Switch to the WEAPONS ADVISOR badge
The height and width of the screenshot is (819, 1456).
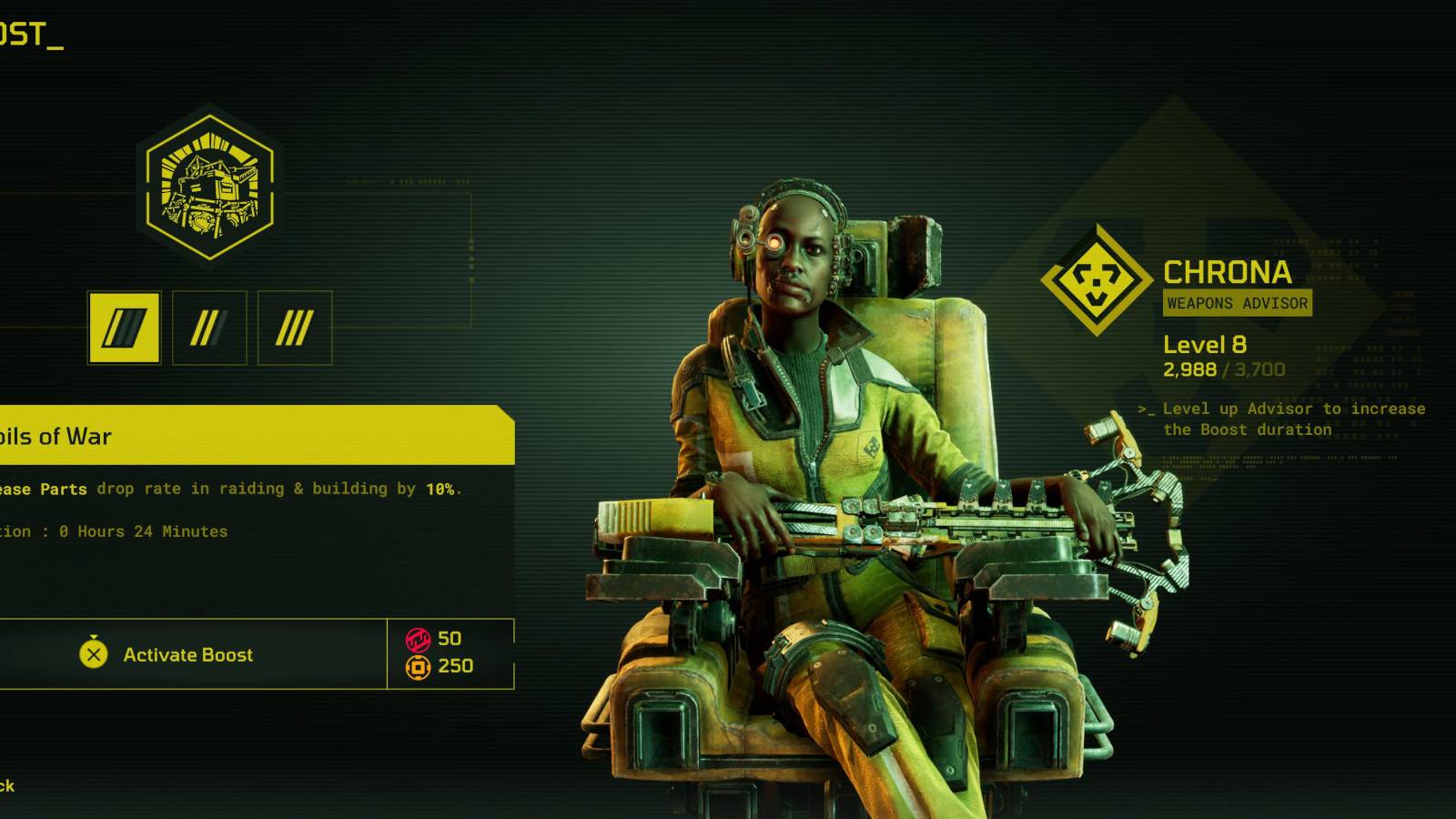tap(1237, 304)
